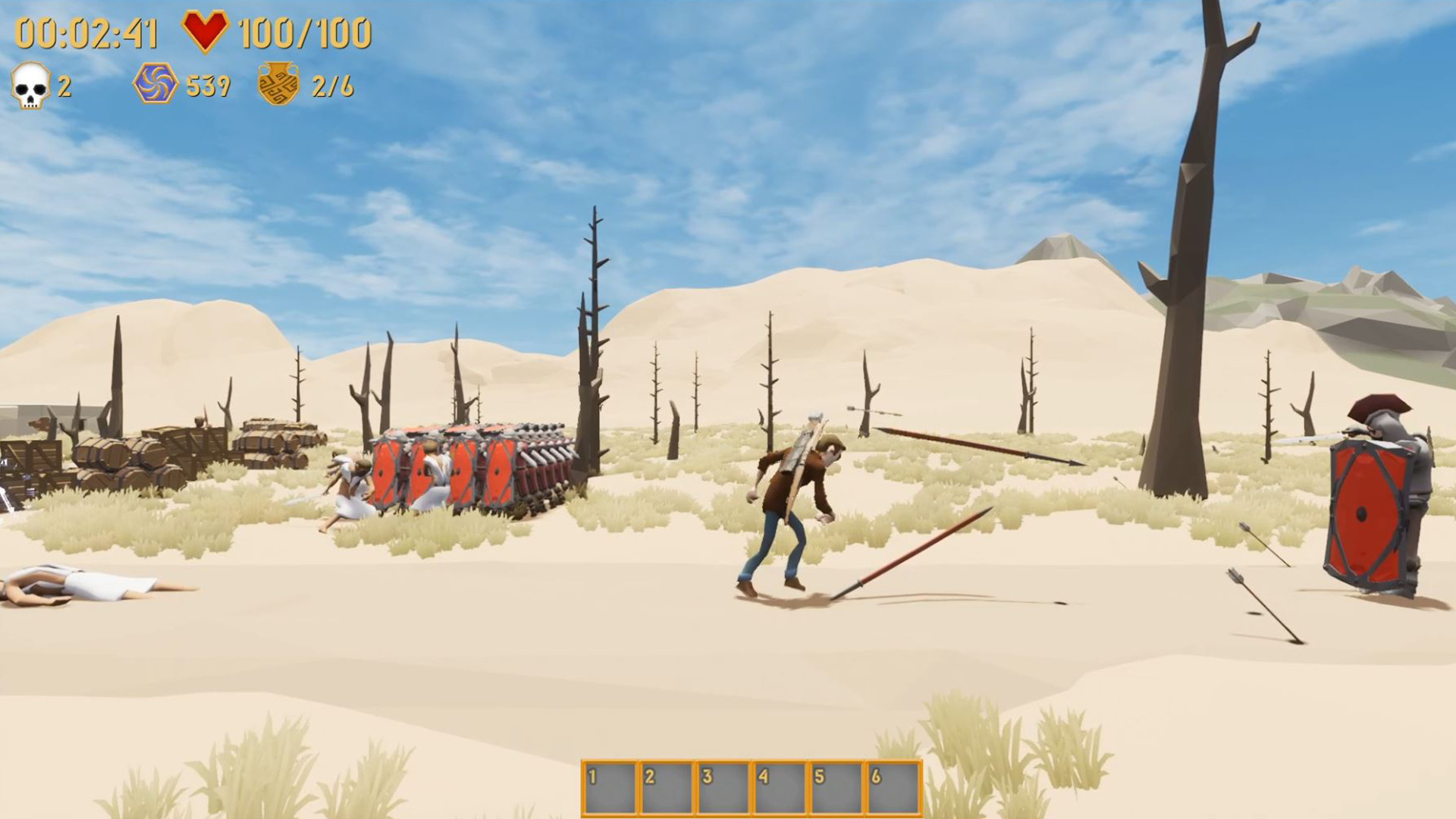This screenshot has width=1456, height=819.
Task: Click the 00:02:41 mission timer
Action: (x=86, y=32)
